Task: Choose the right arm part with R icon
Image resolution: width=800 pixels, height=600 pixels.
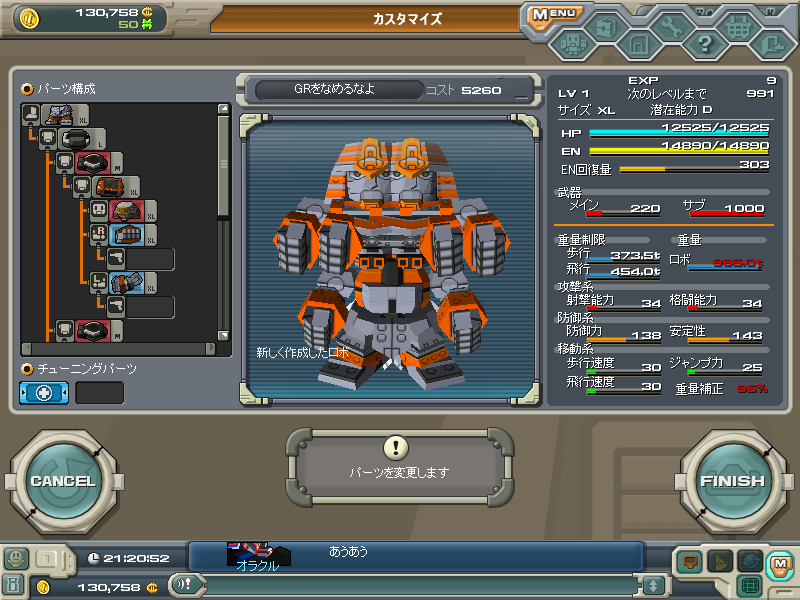Action: tap(128, 235)
